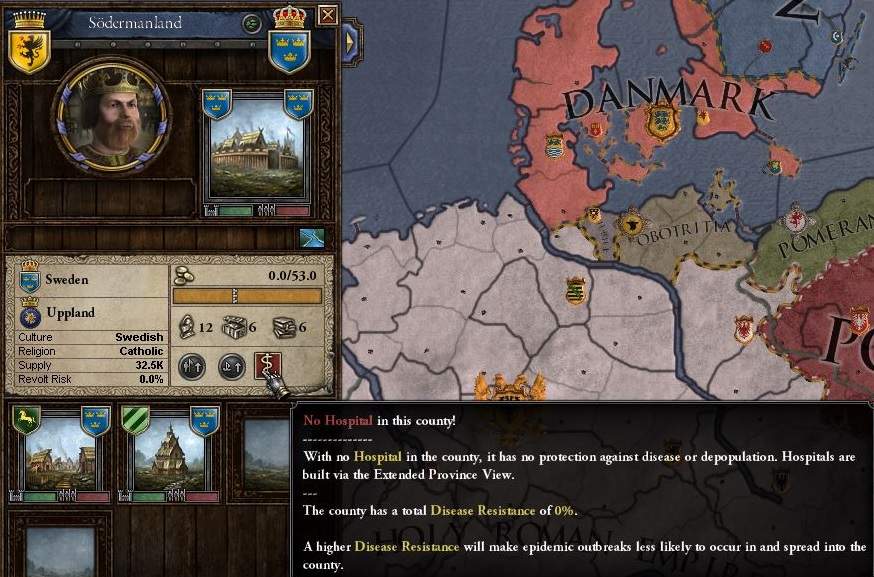
Task: Toggle the terrain picture icon
Action: pyautogui.click(x=312, y=237)
